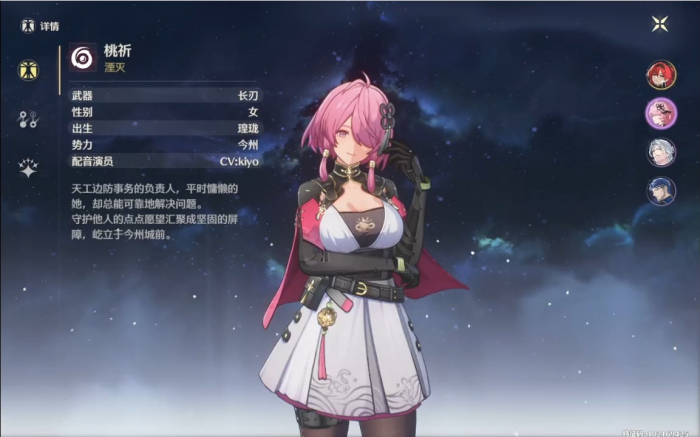Select the pink-haired character portrait

pos(661,113)
